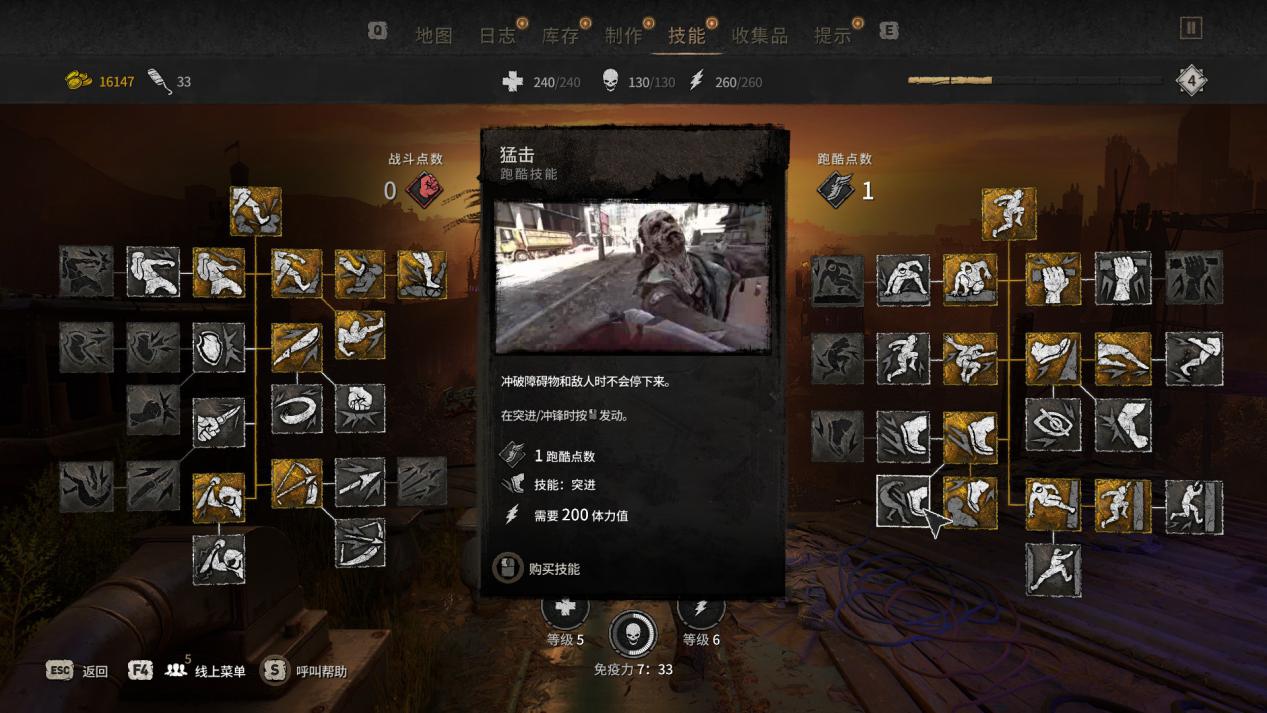Screen dimensions: 1267x713
Task: Select the circular ring combat skill icon
Action: (x=296, y=409)
